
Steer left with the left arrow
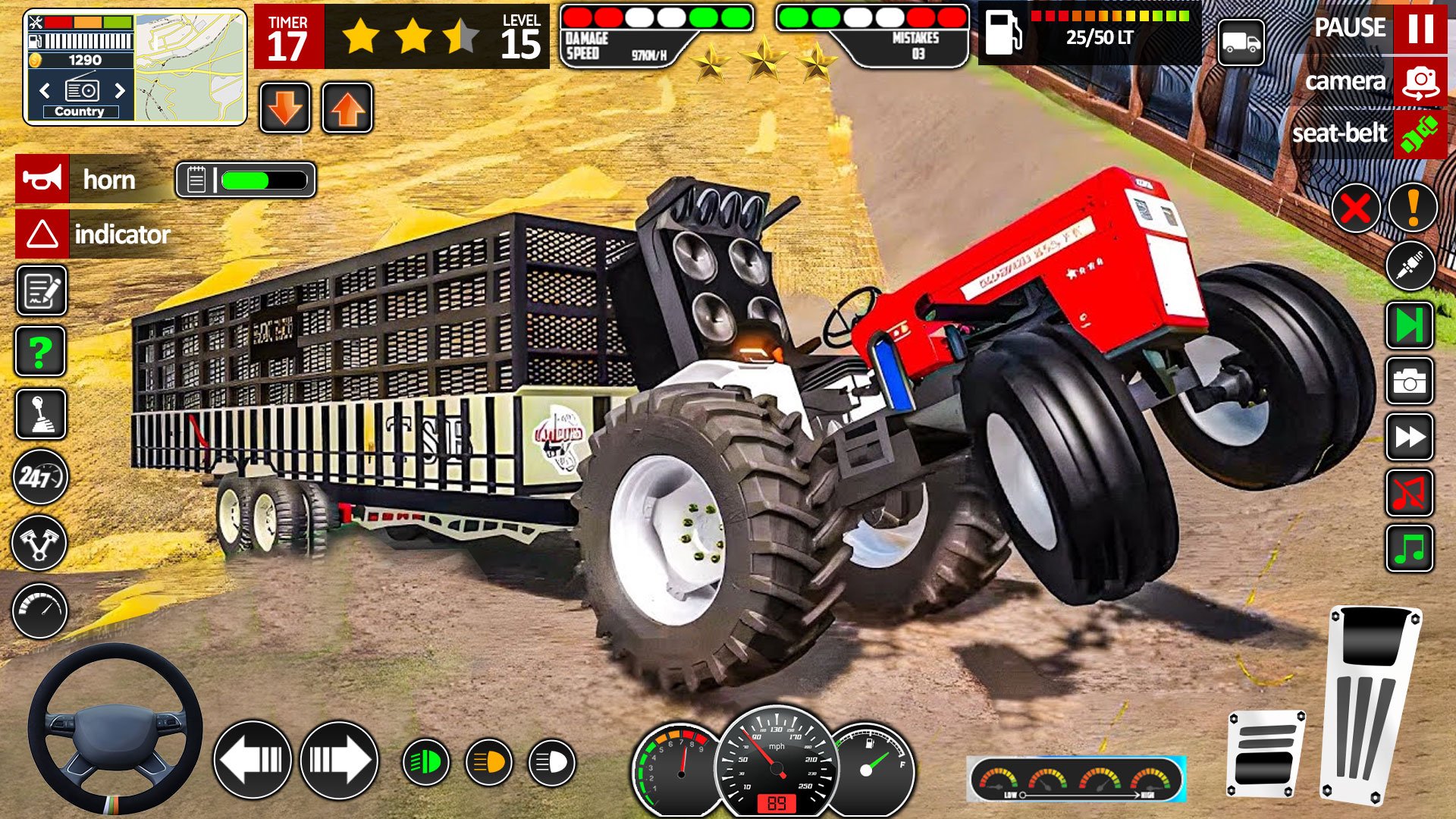(253, 759)
